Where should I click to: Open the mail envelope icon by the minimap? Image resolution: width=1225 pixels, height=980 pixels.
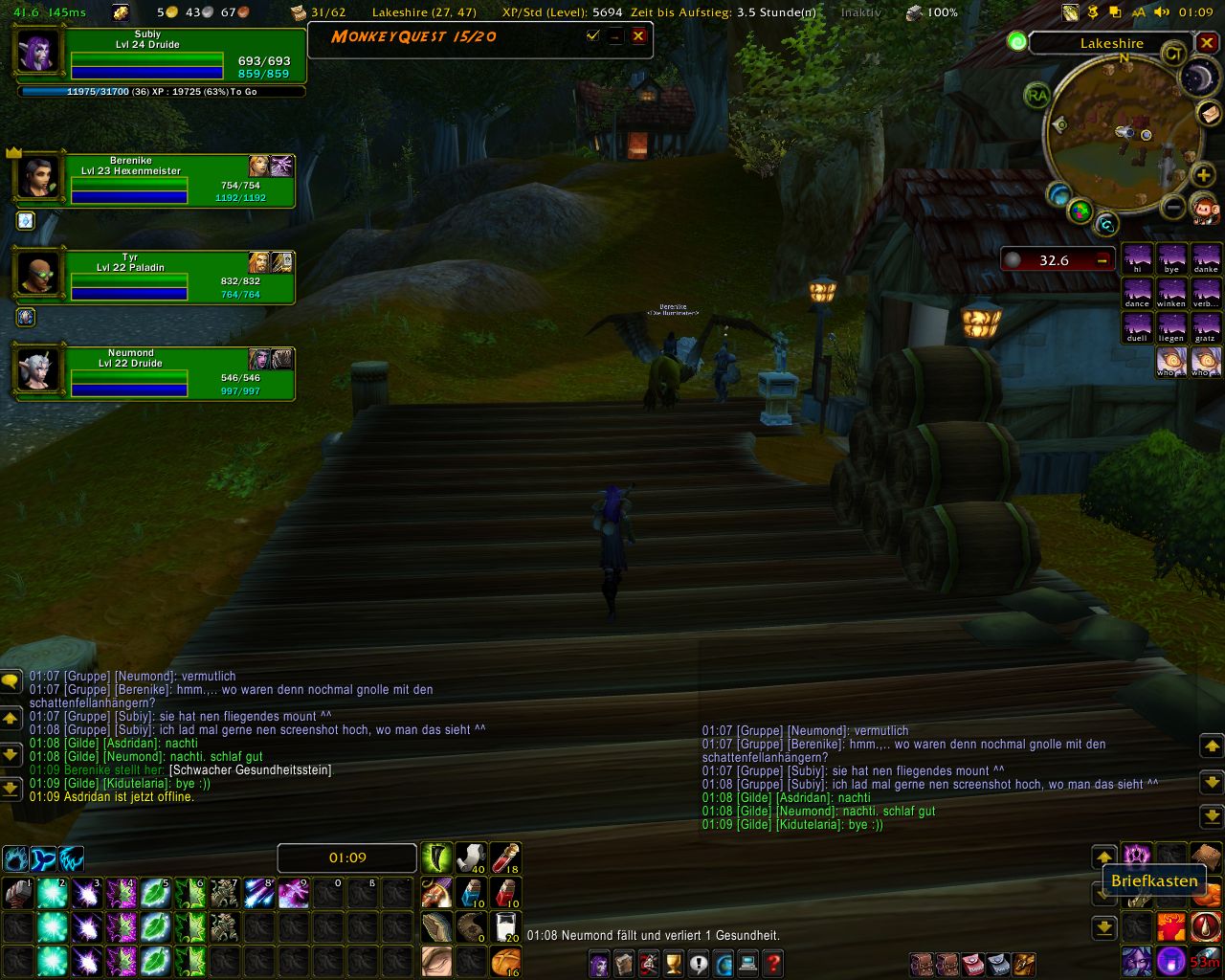pos(1210,114)
